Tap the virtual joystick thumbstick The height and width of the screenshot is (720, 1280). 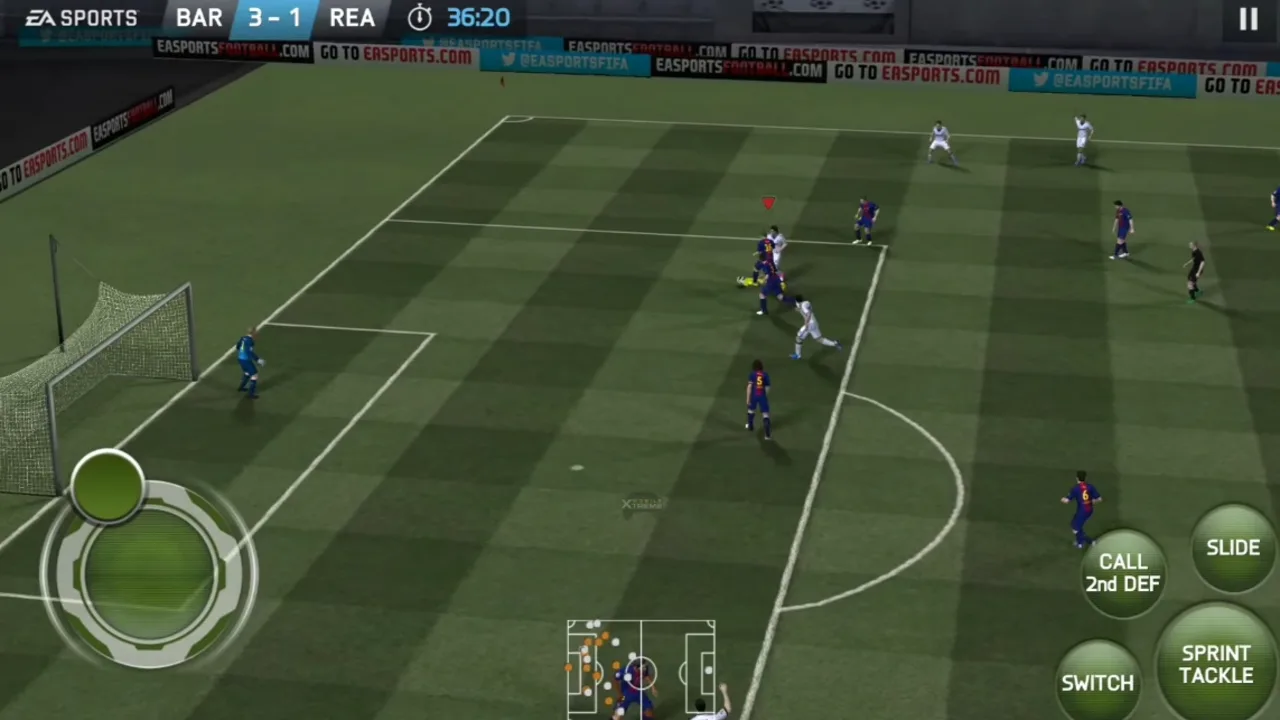tap(108, 487)
